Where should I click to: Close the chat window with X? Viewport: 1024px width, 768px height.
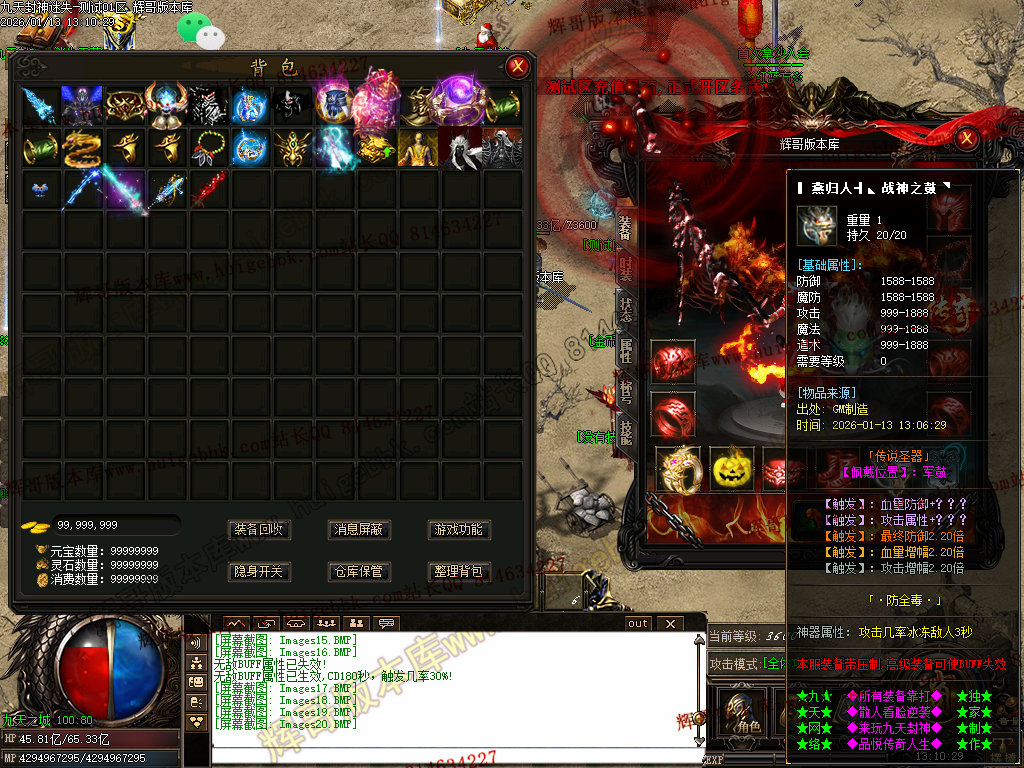pyautogui.click(x=669, y=624)
